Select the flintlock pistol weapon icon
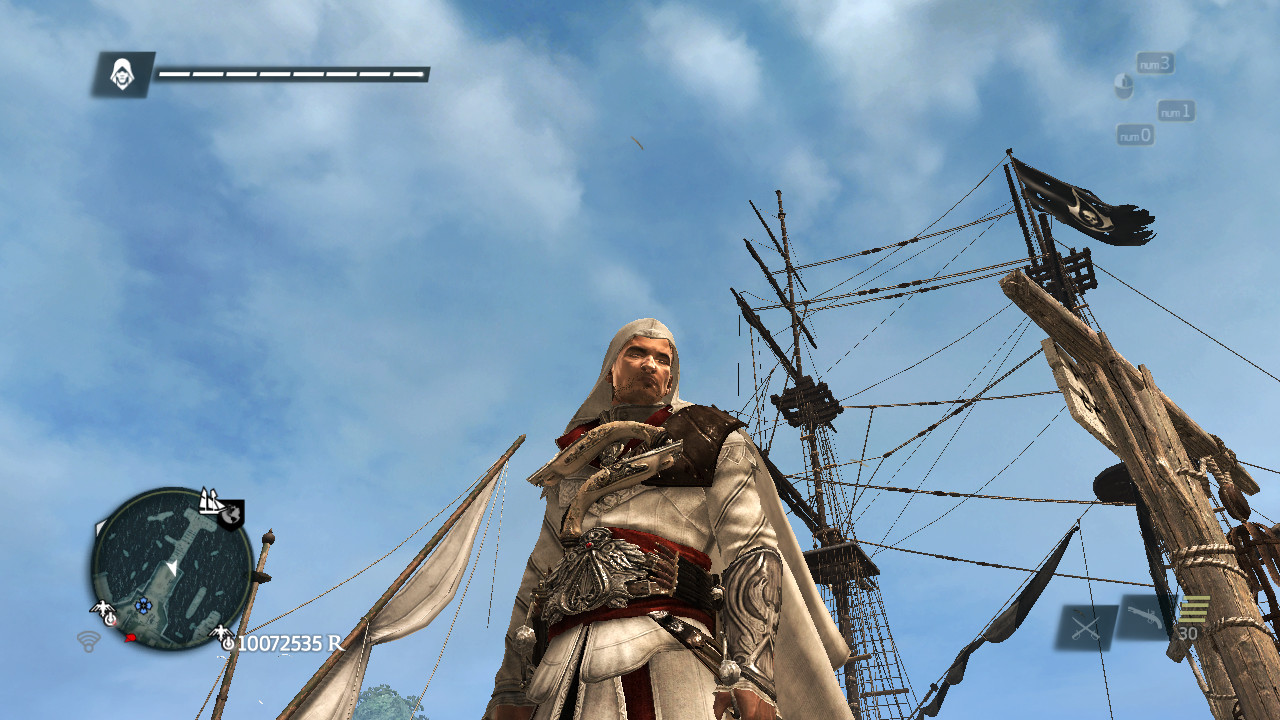The width and height of the screenshot is (1280, 720). pyautogui.click(x=1145, y=617)
